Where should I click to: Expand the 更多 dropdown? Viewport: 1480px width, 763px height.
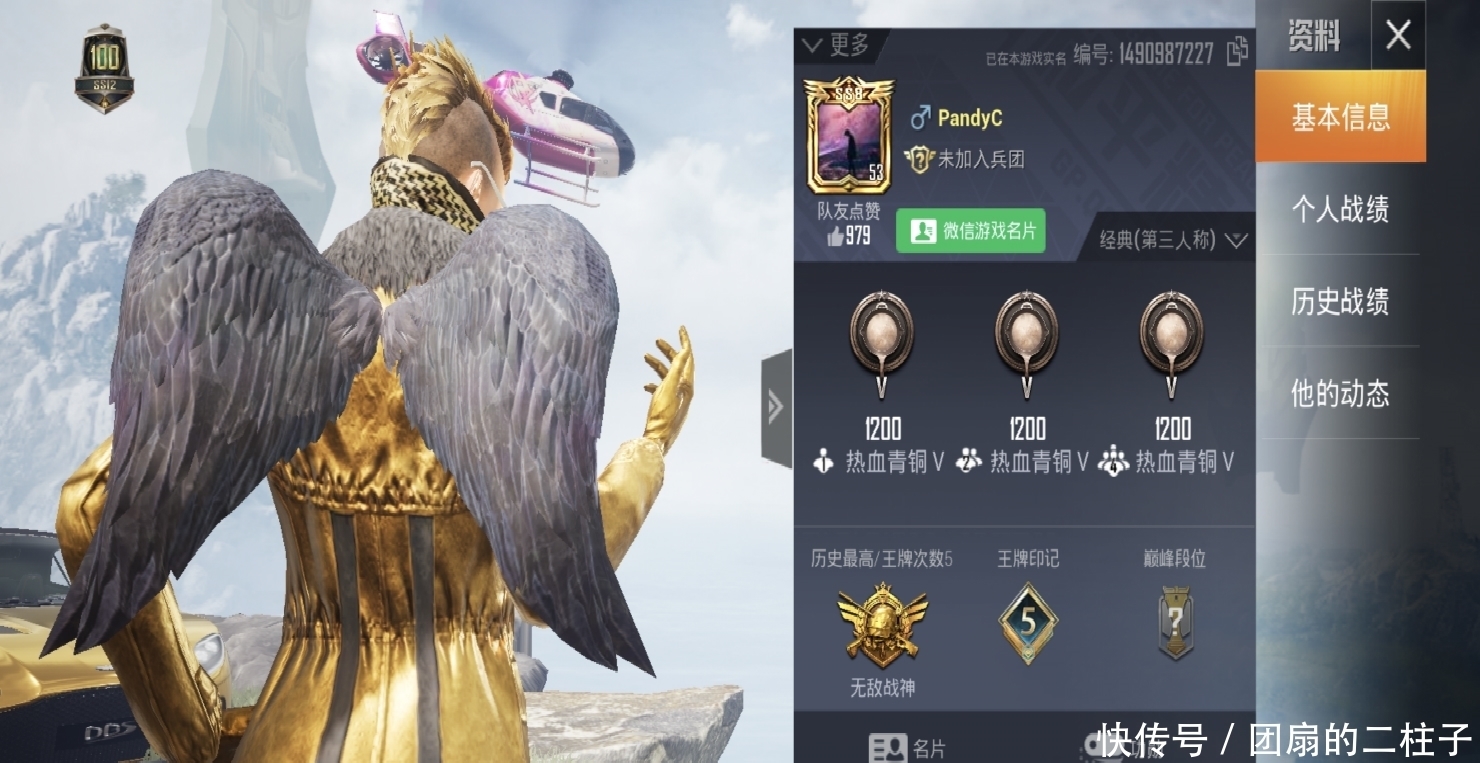coord(836,45)
